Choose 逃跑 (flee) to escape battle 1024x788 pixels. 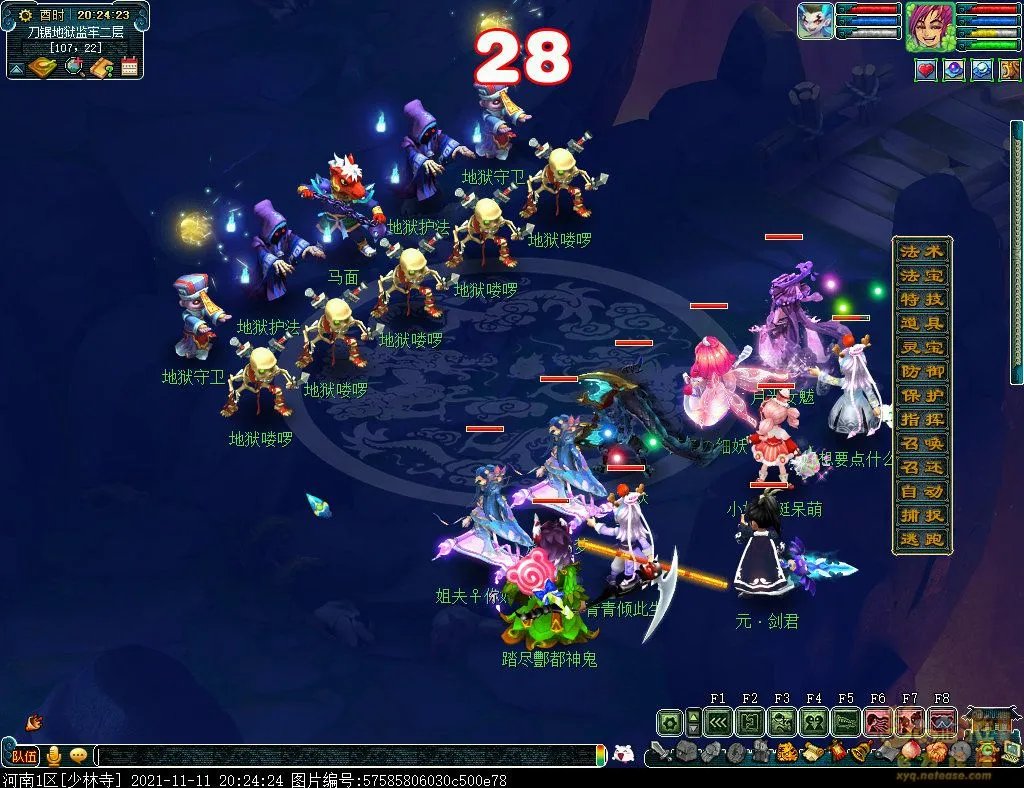pyautogui.click(x=921, y=540)
